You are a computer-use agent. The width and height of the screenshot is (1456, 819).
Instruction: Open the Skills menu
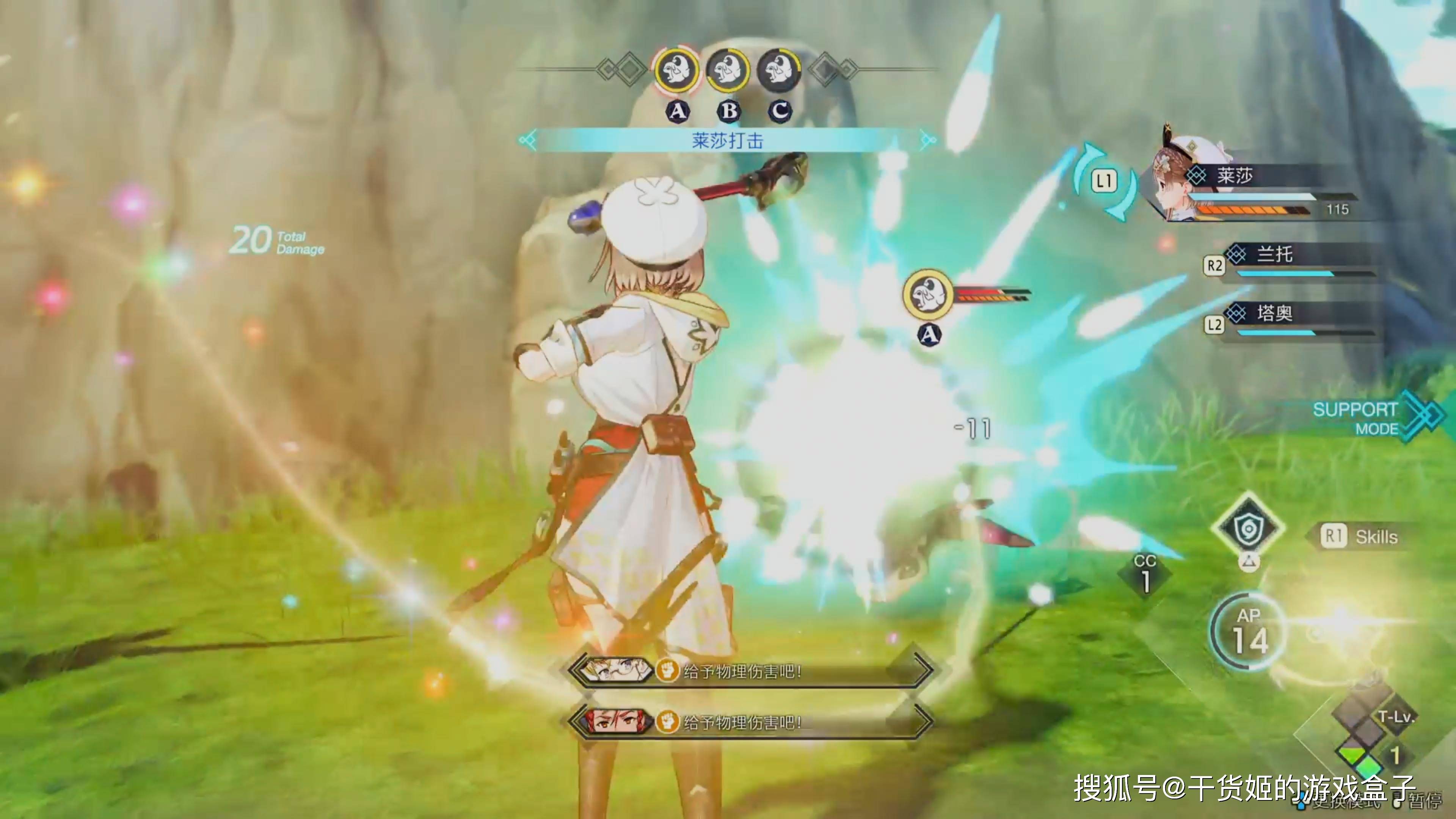tap(1362, 537)
